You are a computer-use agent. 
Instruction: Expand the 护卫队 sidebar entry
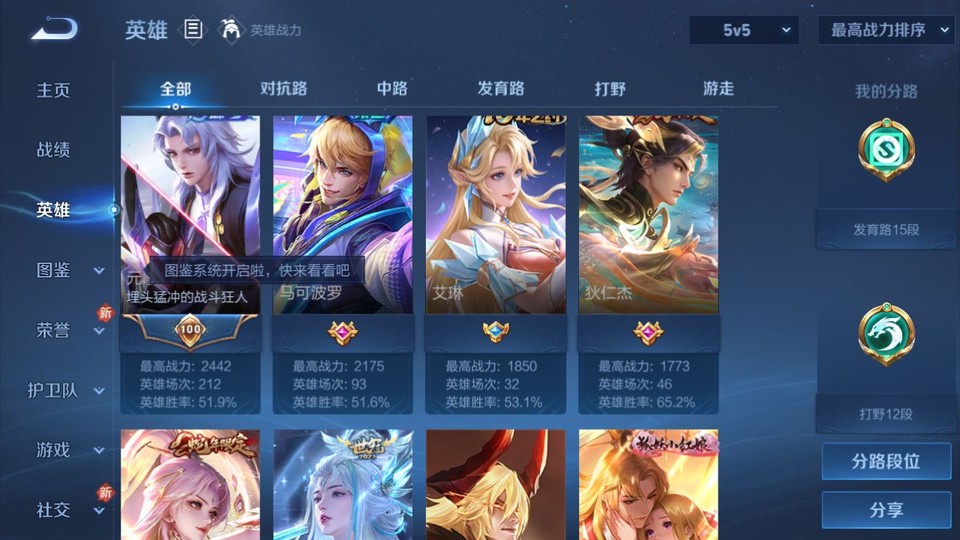pos(66,390)
